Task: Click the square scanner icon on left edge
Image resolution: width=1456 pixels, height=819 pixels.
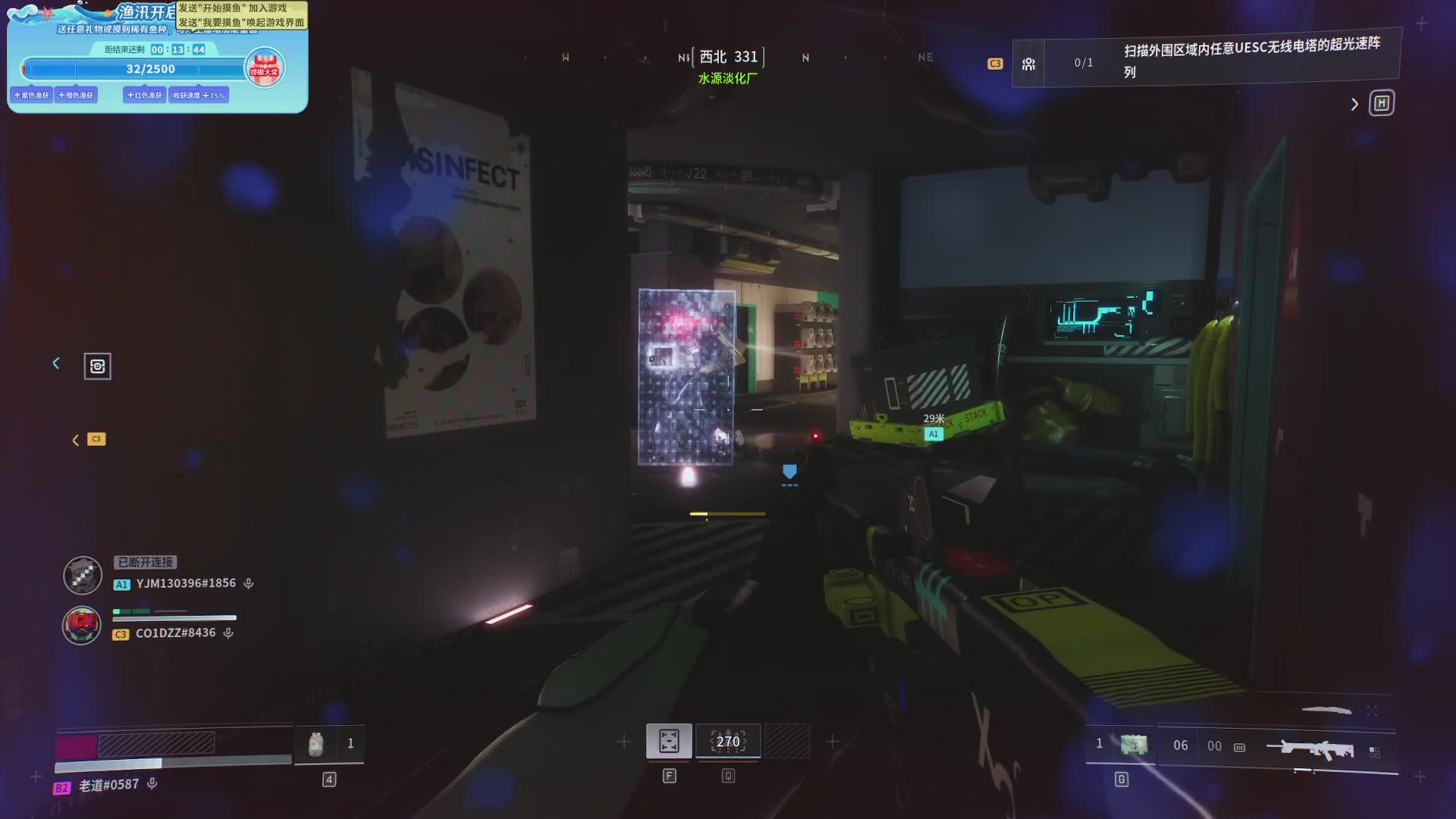Action: click(x=97, y=366)
